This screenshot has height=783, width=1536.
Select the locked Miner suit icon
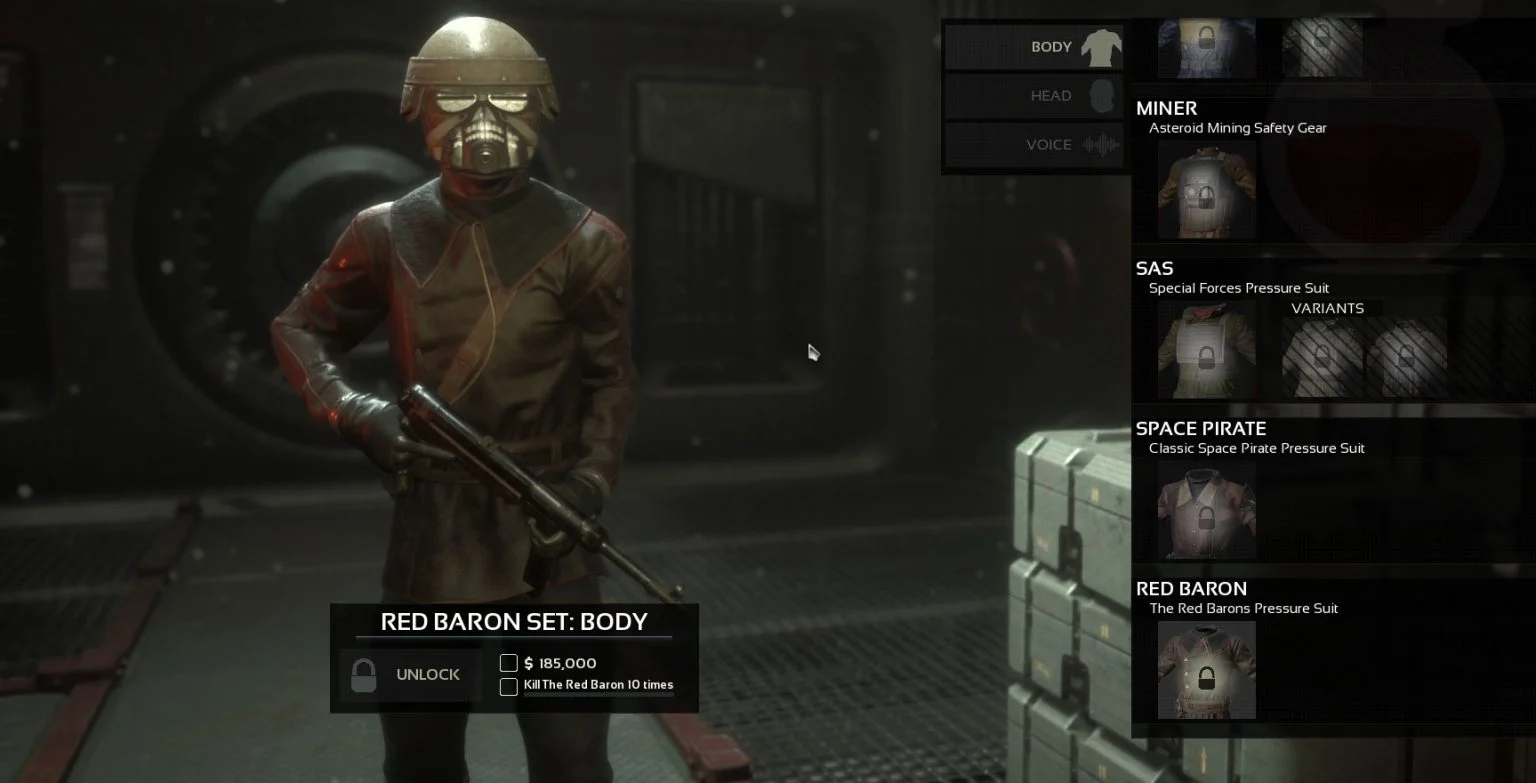(x=1205, y=190)
